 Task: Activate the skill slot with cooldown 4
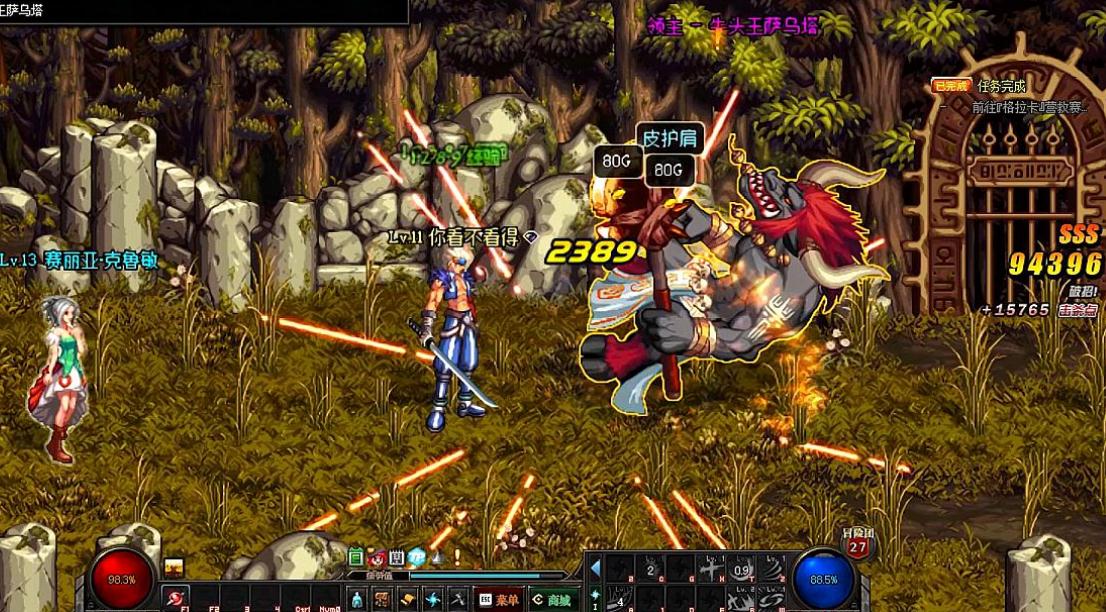point(620,600)
